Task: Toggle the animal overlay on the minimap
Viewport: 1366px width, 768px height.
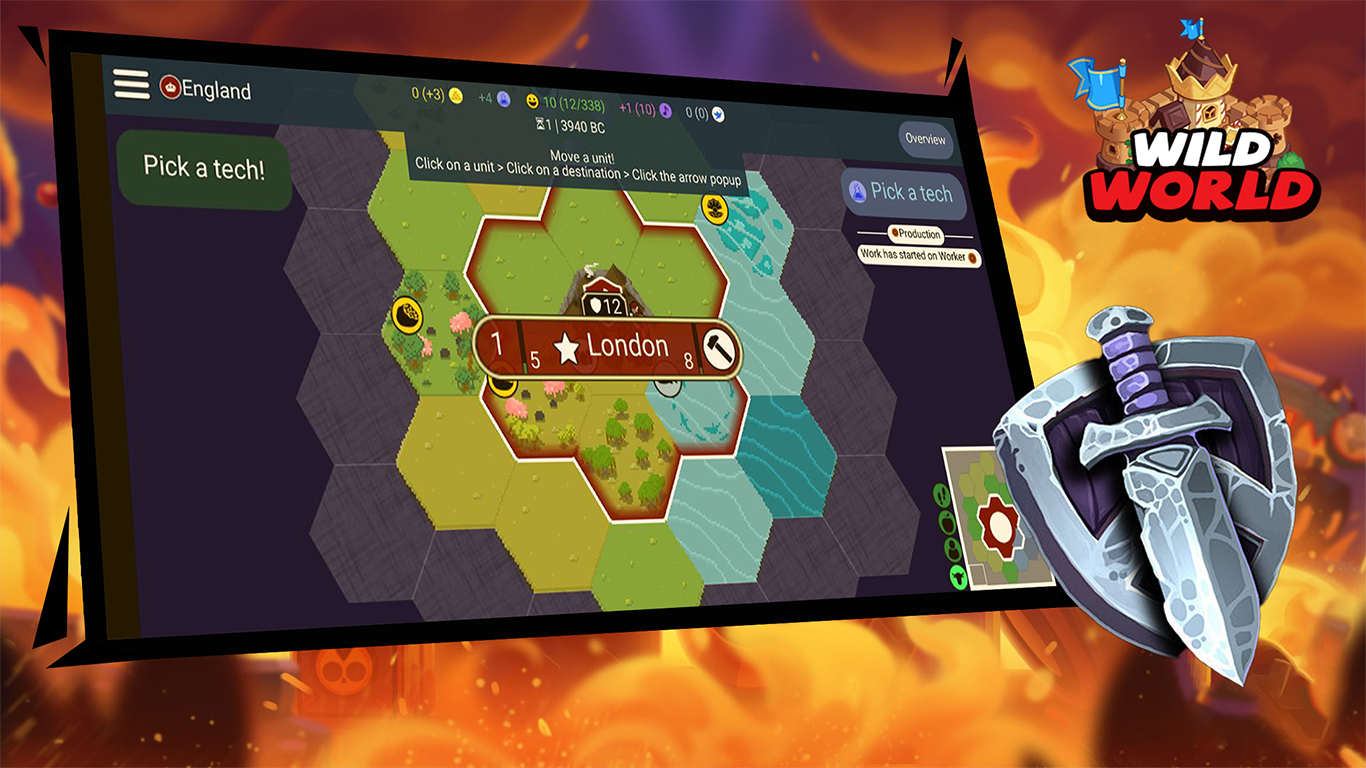Action: coord(957,575)
